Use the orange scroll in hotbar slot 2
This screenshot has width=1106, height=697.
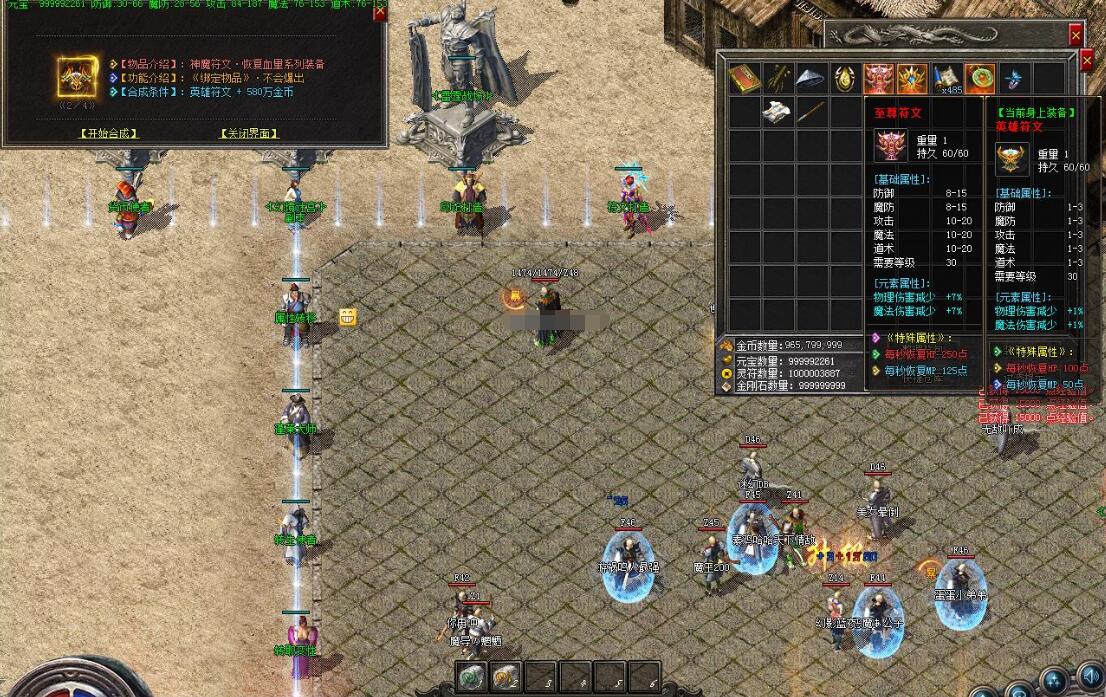pyautogui.click(x=507, y=677)
